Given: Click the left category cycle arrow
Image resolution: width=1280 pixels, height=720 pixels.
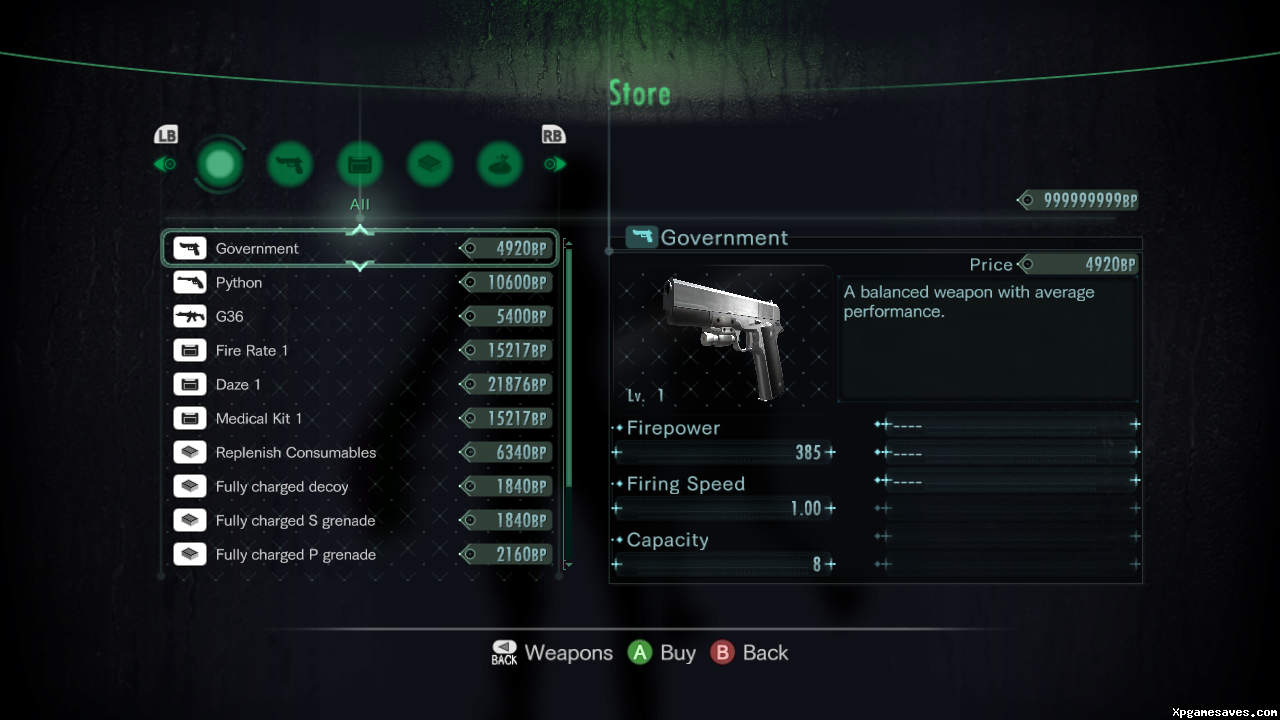Looking at the screenshot, I should tap(164, 164).
